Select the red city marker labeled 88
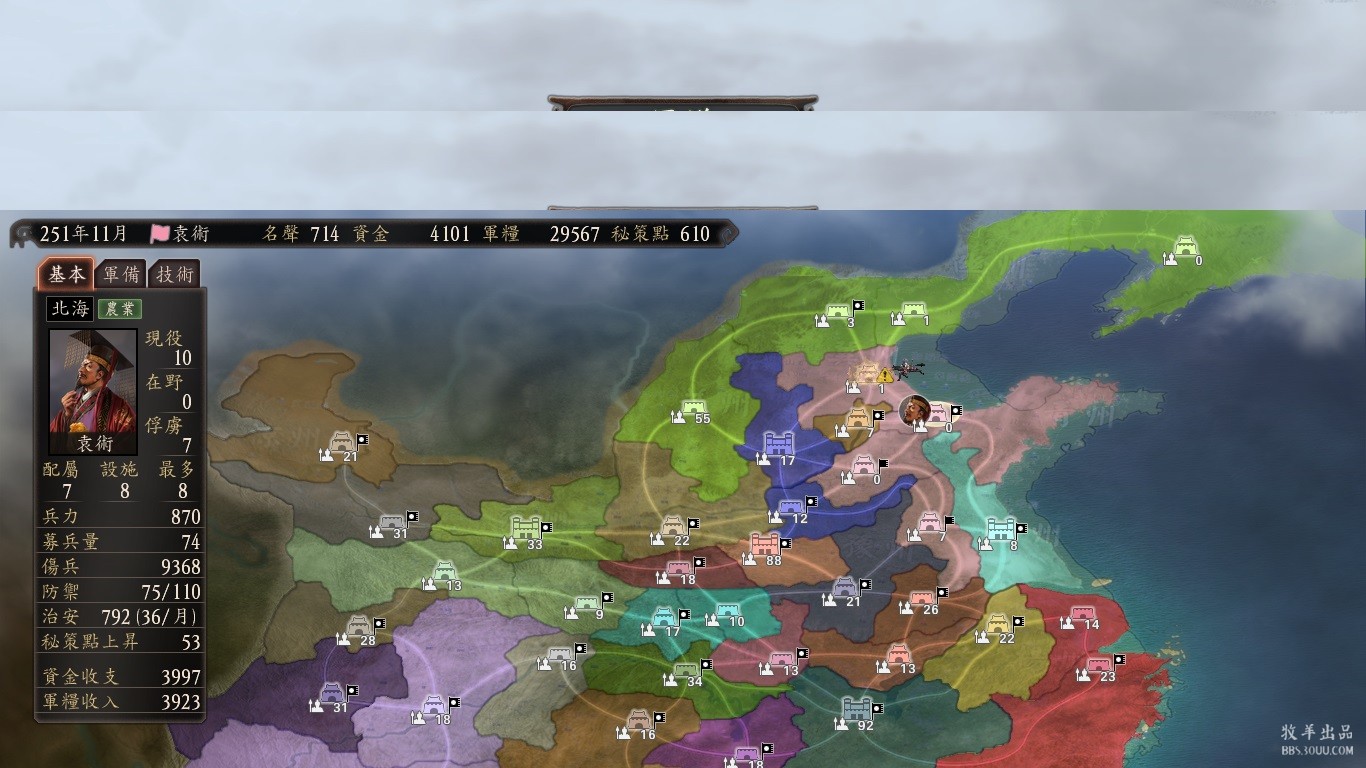The image size is (1366, 768). tap(765, 545)
